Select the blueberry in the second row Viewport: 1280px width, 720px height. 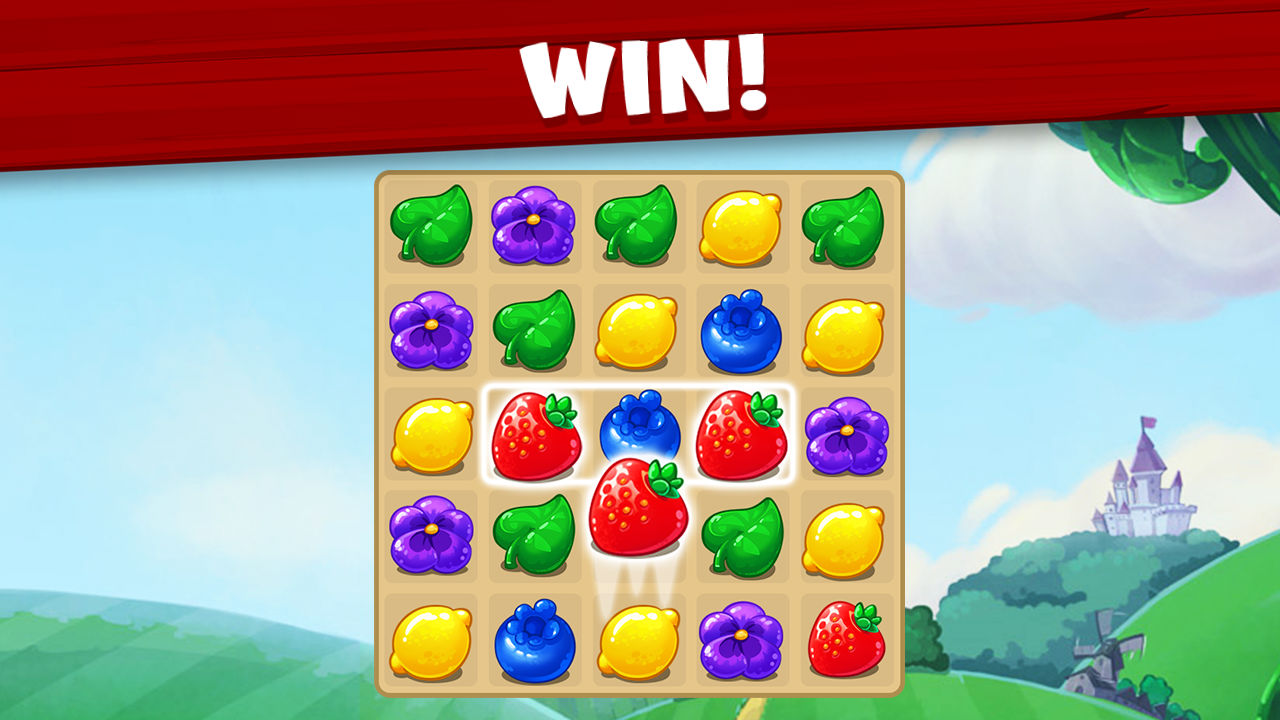744,330
